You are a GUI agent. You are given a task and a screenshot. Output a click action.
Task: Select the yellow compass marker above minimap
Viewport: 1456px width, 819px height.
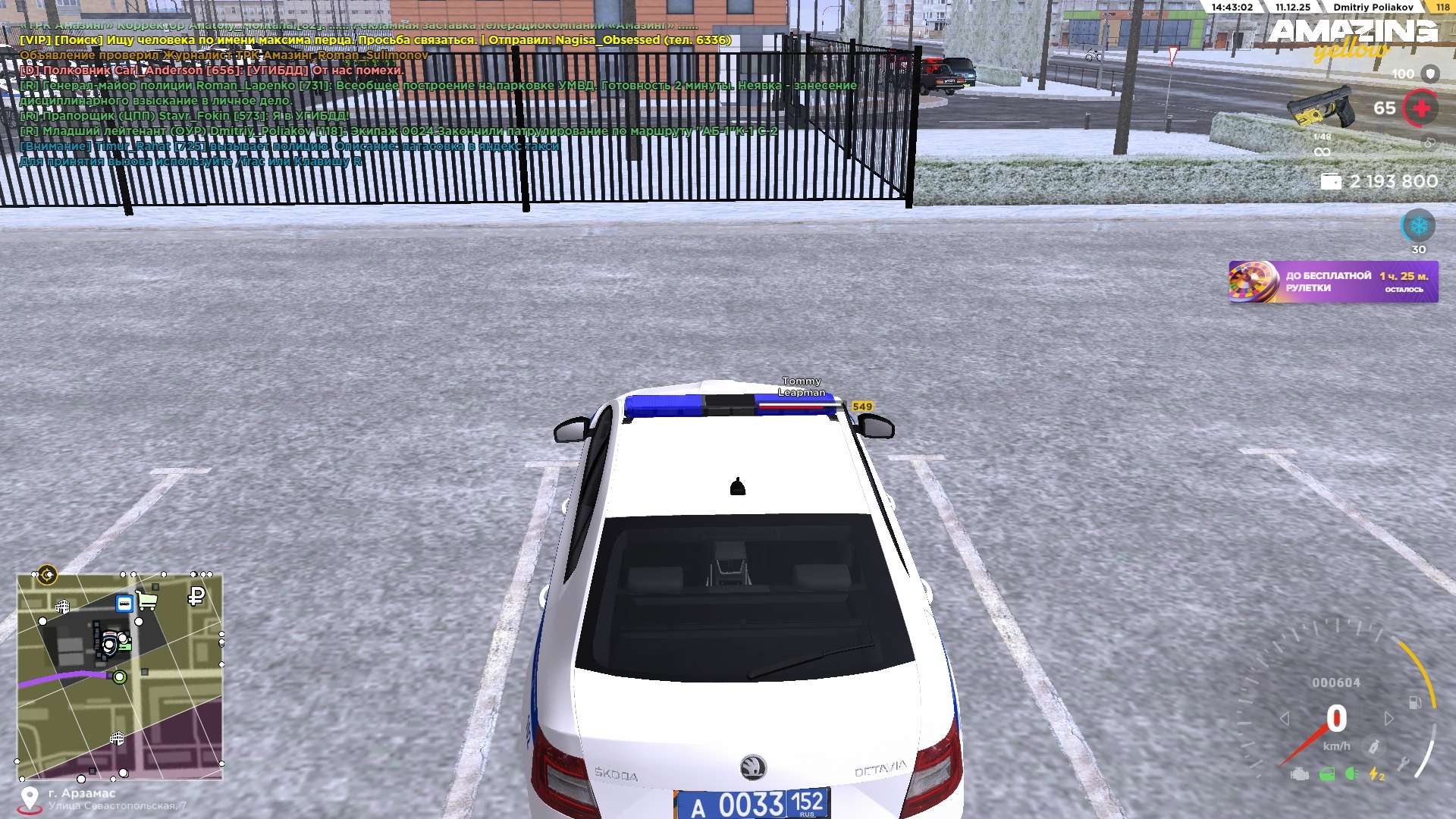point(48,575)
